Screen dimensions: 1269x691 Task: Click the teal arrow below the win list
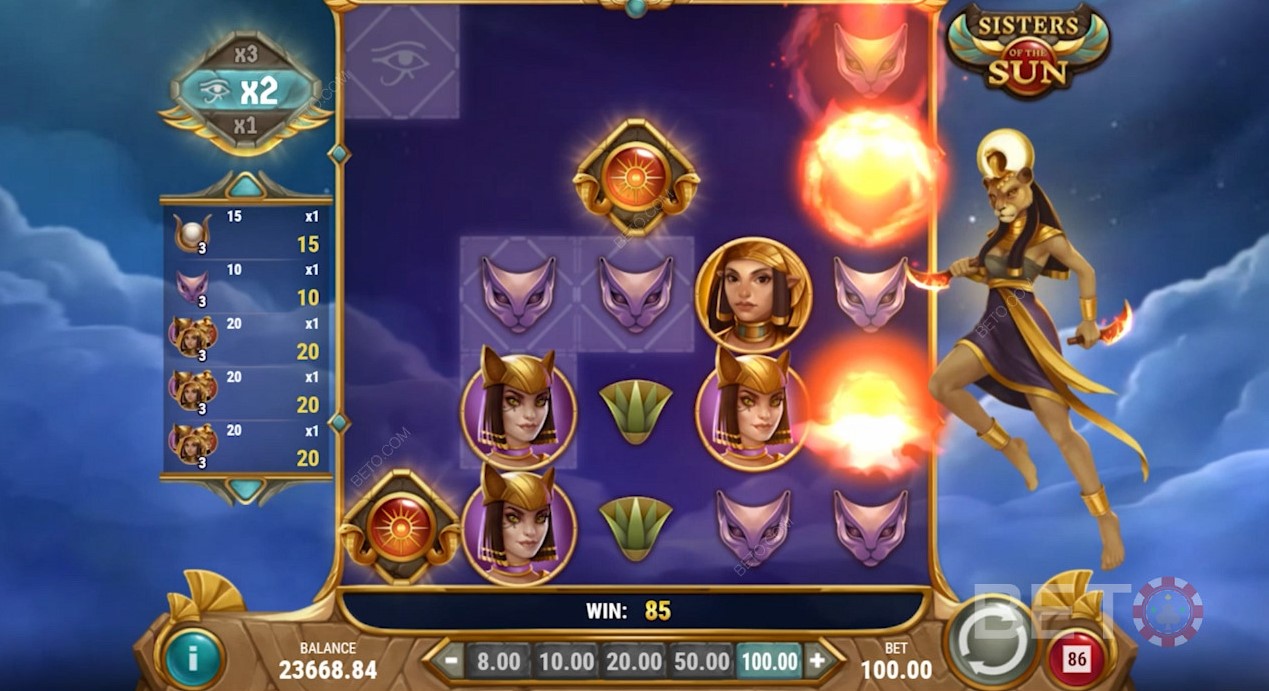click(x=245, y=489)
